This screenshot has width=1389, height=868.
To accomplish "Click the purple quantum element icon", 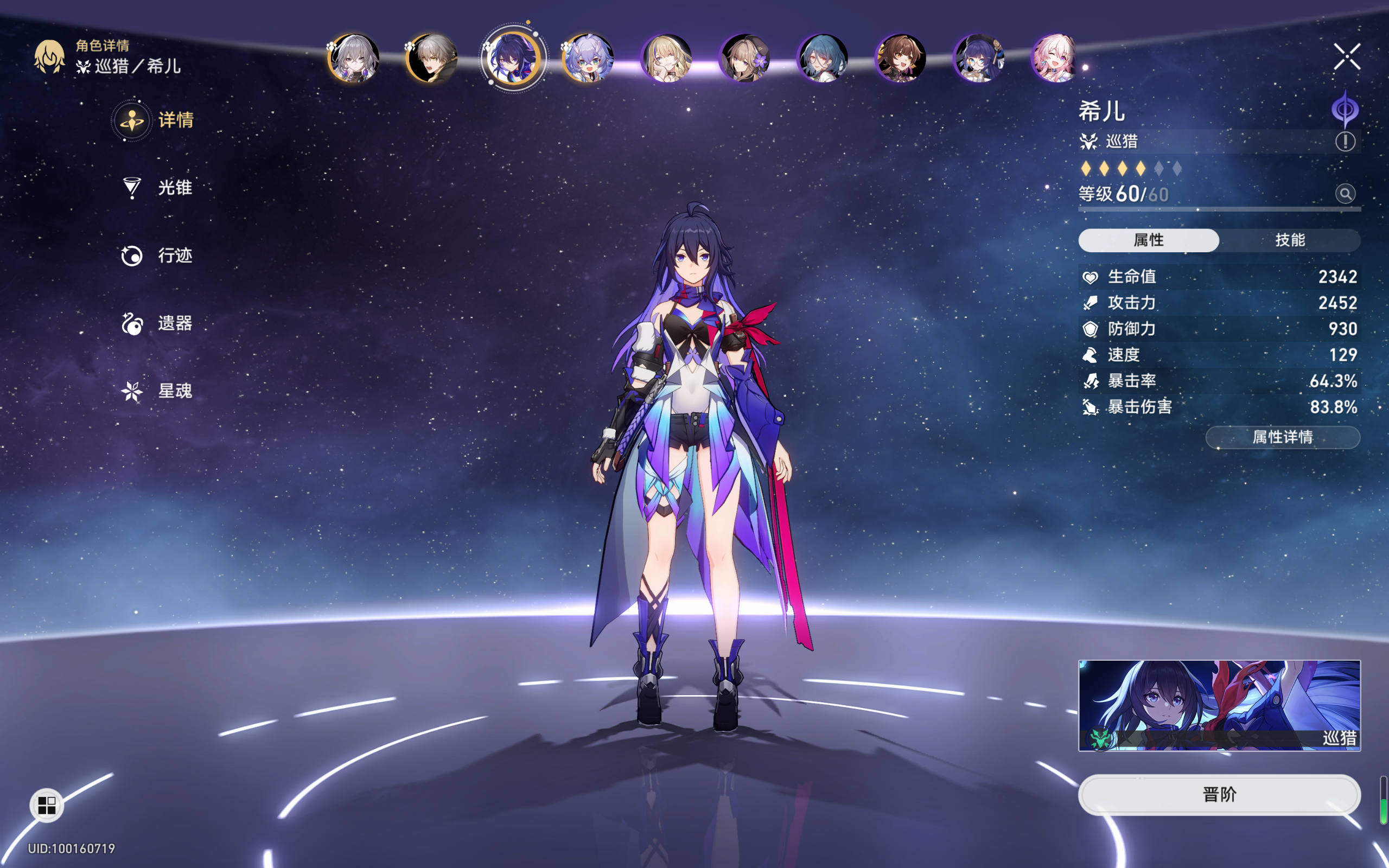I will click(1345, 108).
